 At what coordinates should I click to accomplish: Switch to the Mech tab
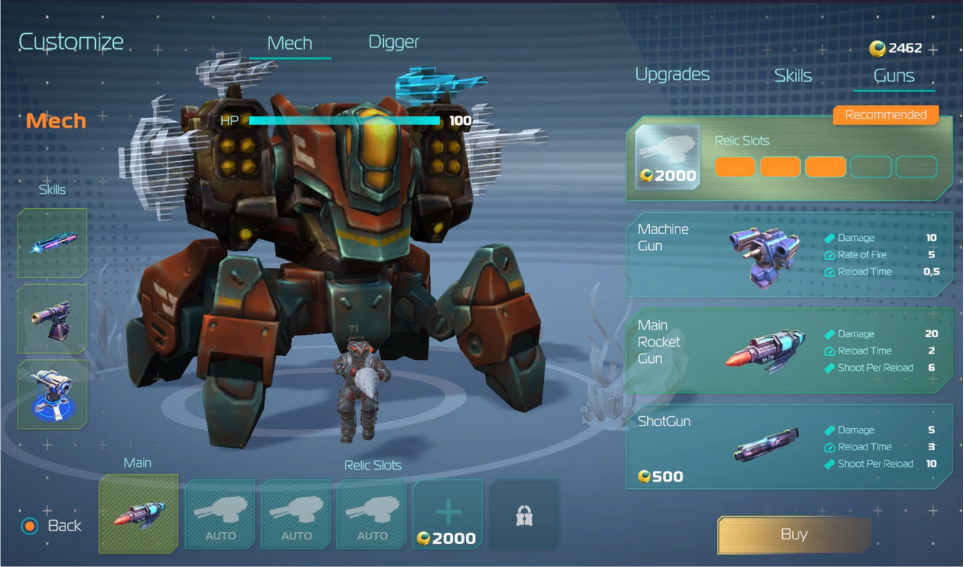click(x=290, y=43)
